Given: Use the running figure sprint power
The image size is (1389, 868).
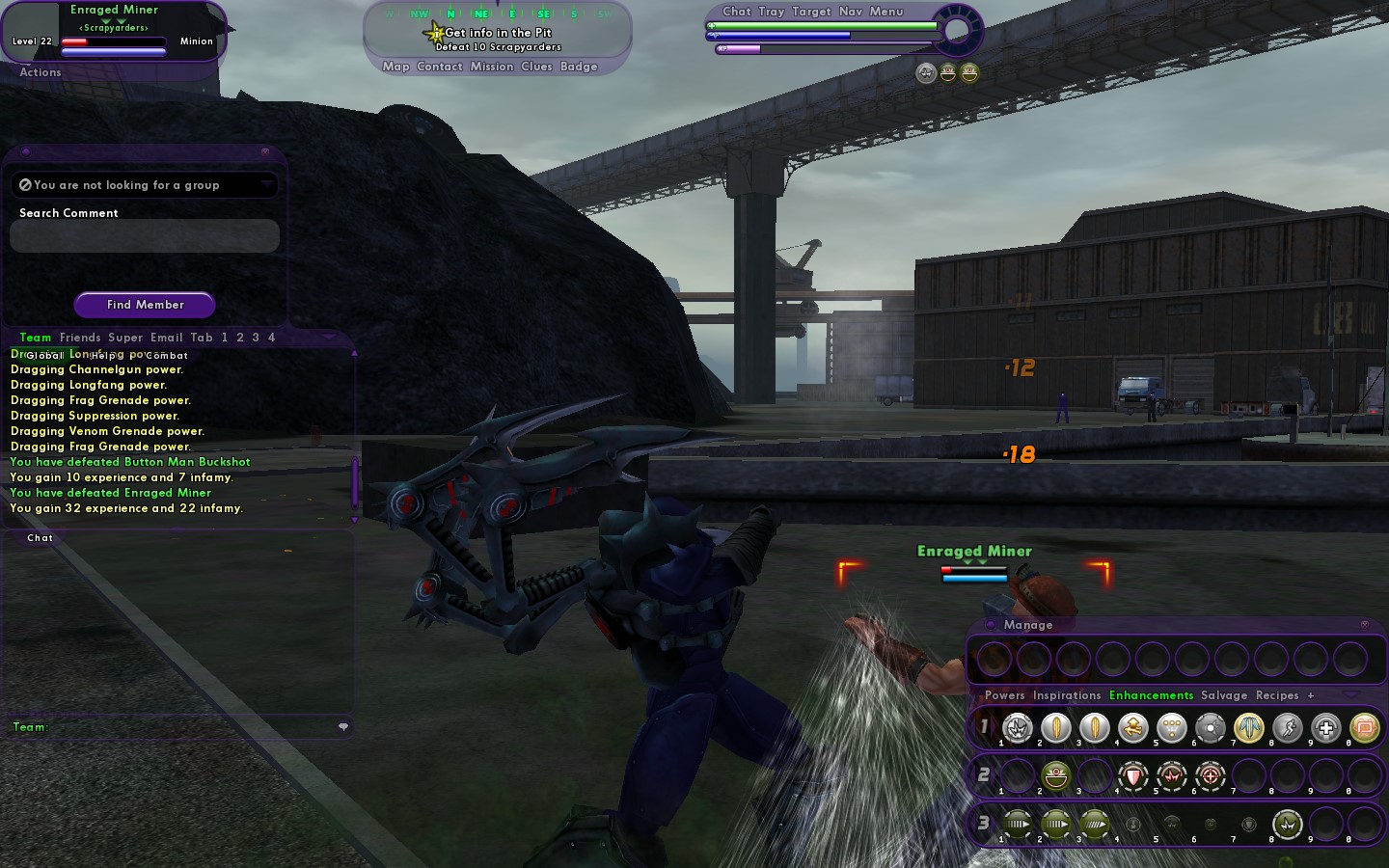Looking at the screenshot, I should [1288, 729].
